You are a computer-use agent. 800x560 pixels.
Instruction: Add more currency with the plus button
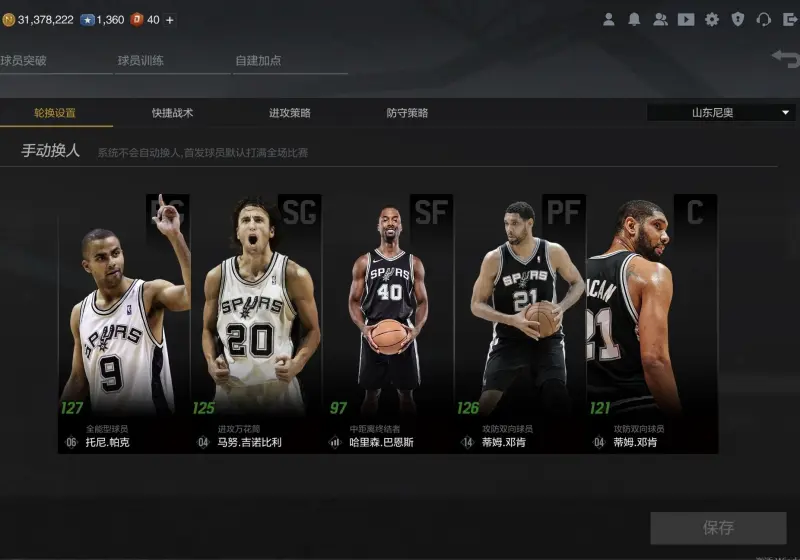coord(169,20)
